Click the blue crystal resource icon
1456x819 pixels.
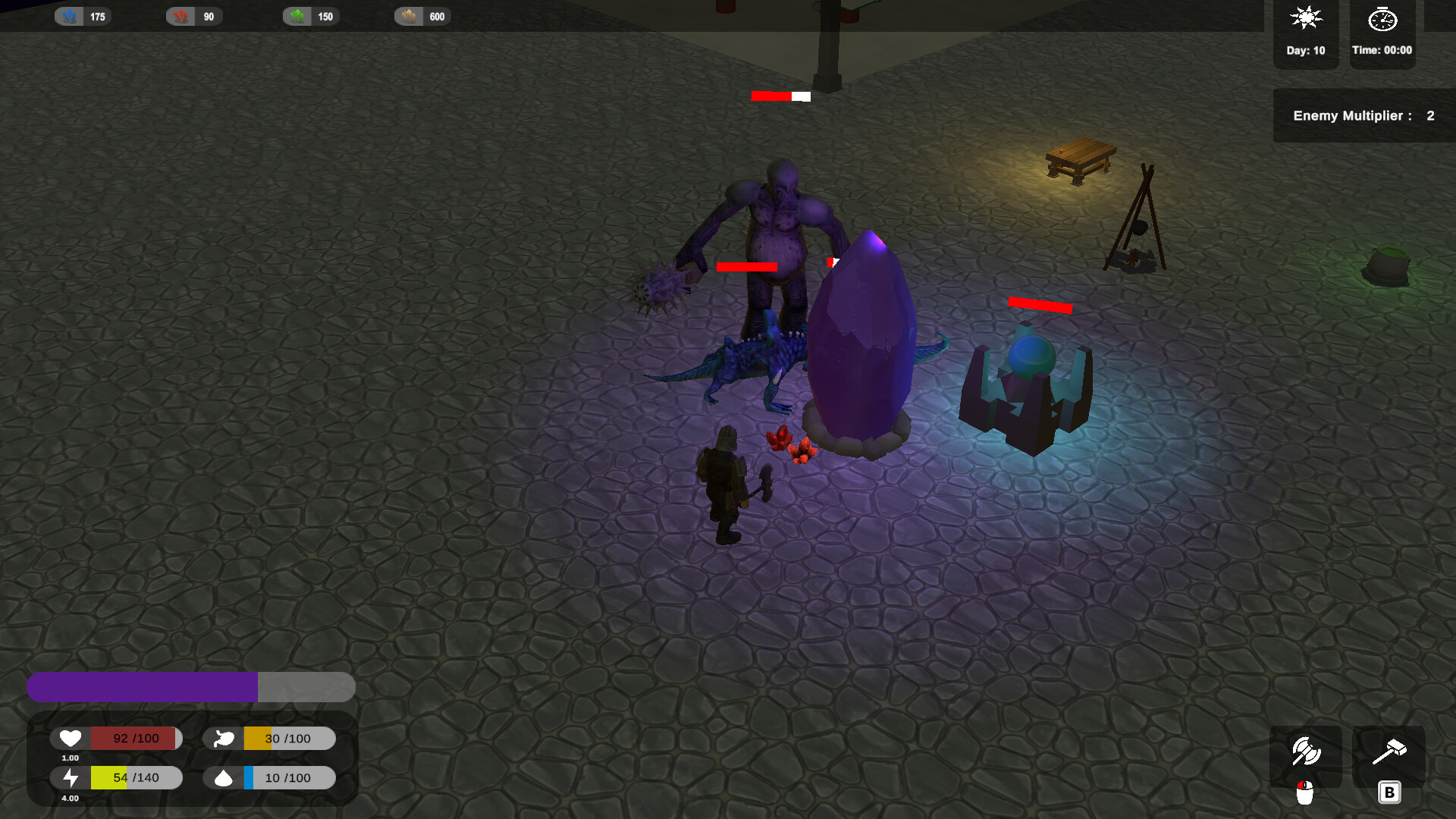click(68, 15)
